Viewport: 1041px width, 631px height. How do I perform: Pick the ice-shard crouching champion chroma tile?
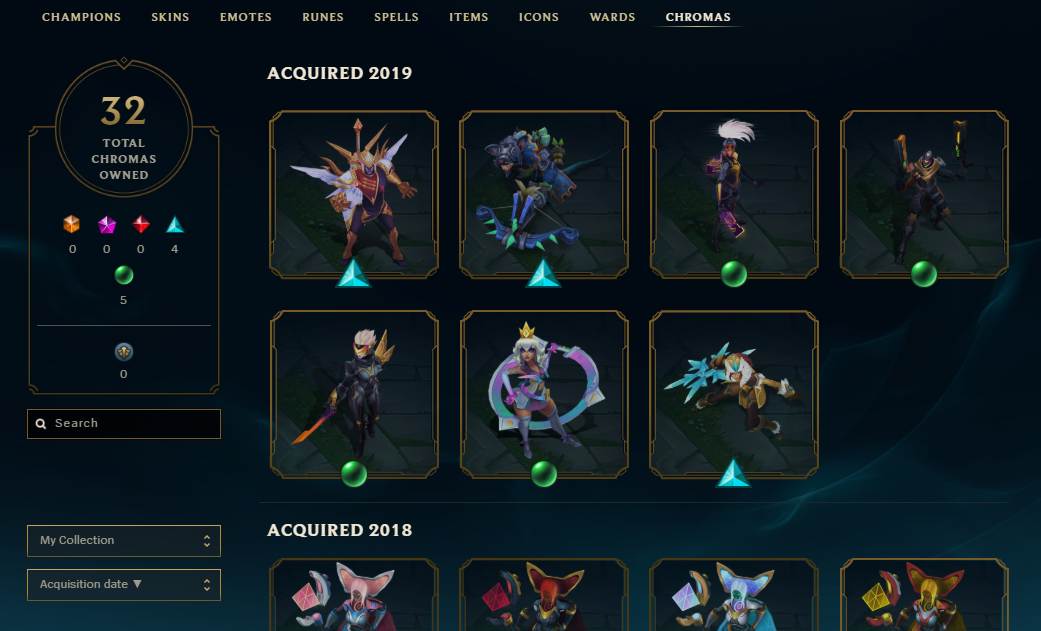click(734, 393)
